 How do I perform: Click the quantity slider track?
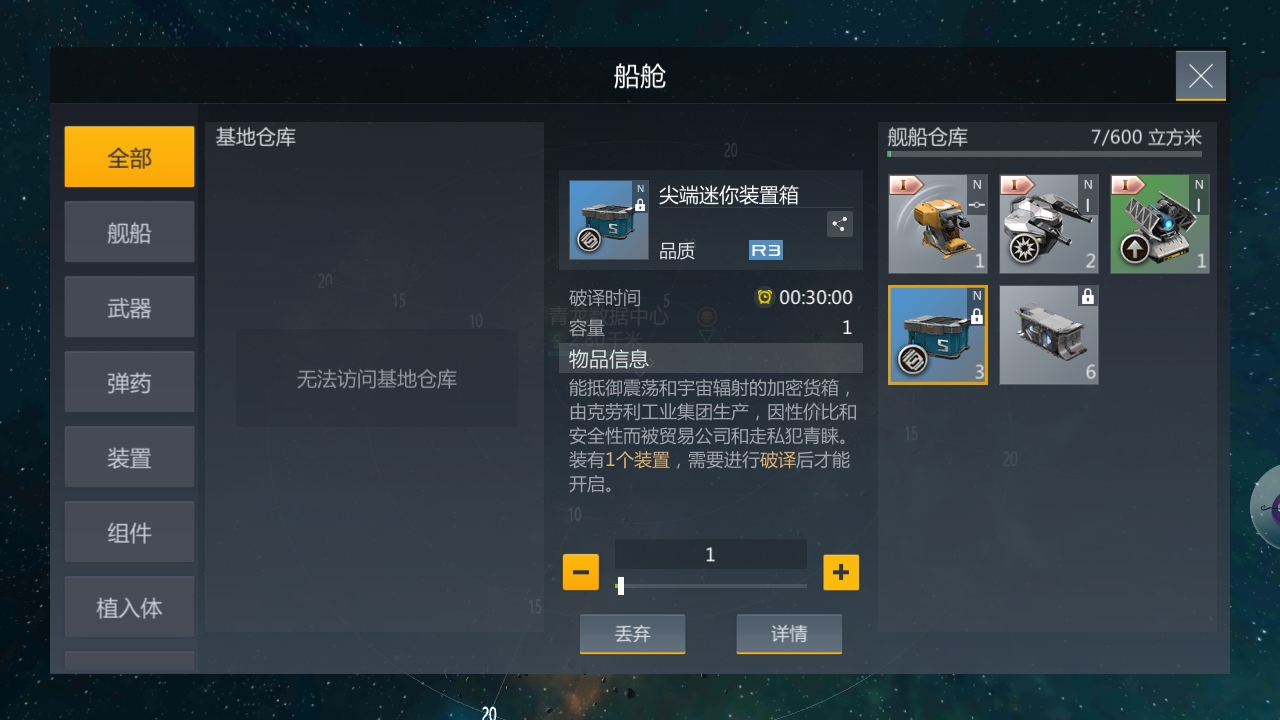coord(710,586)
